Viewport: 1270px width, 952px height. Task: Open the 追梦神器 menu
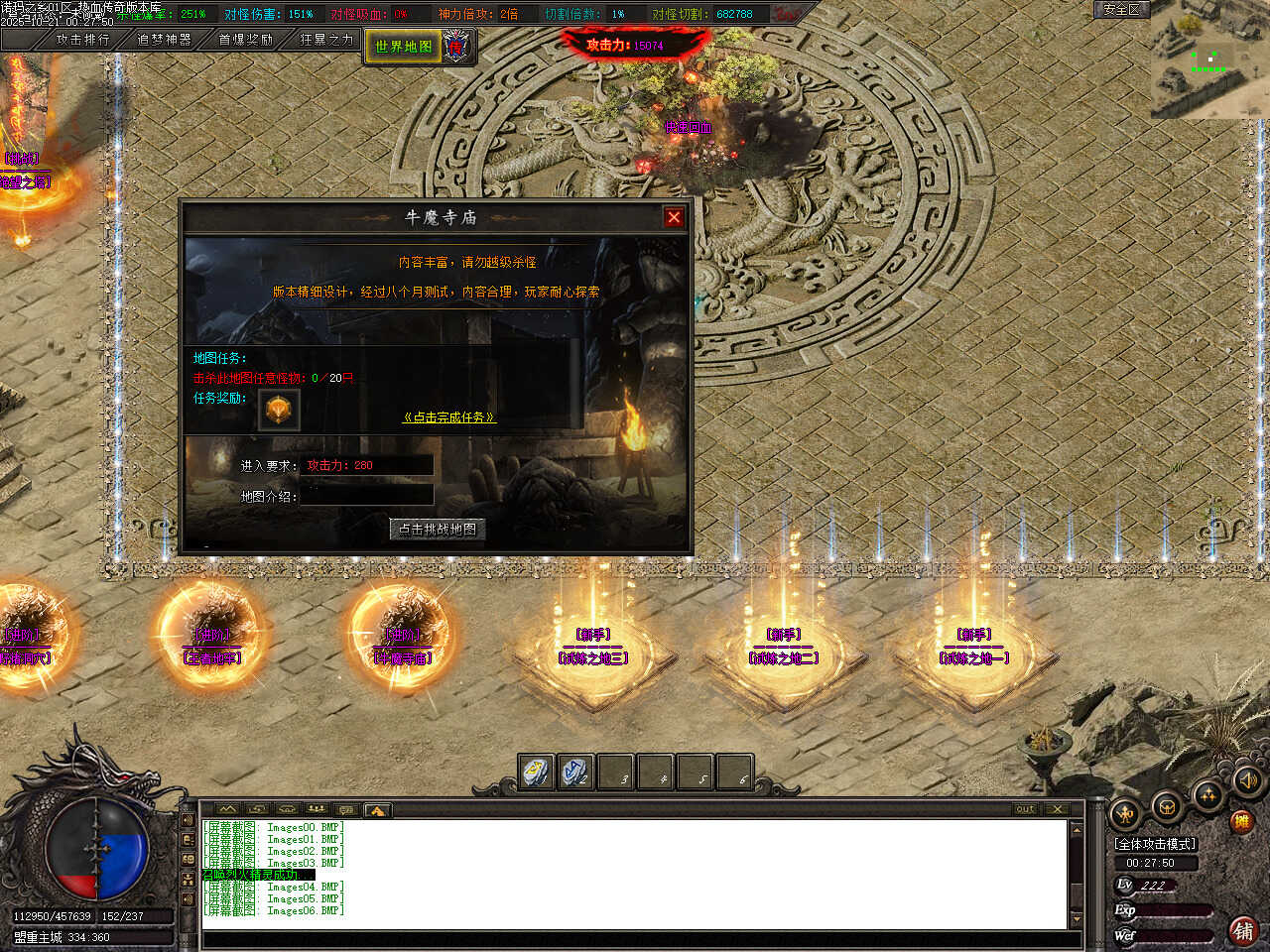tap(164, 40)
